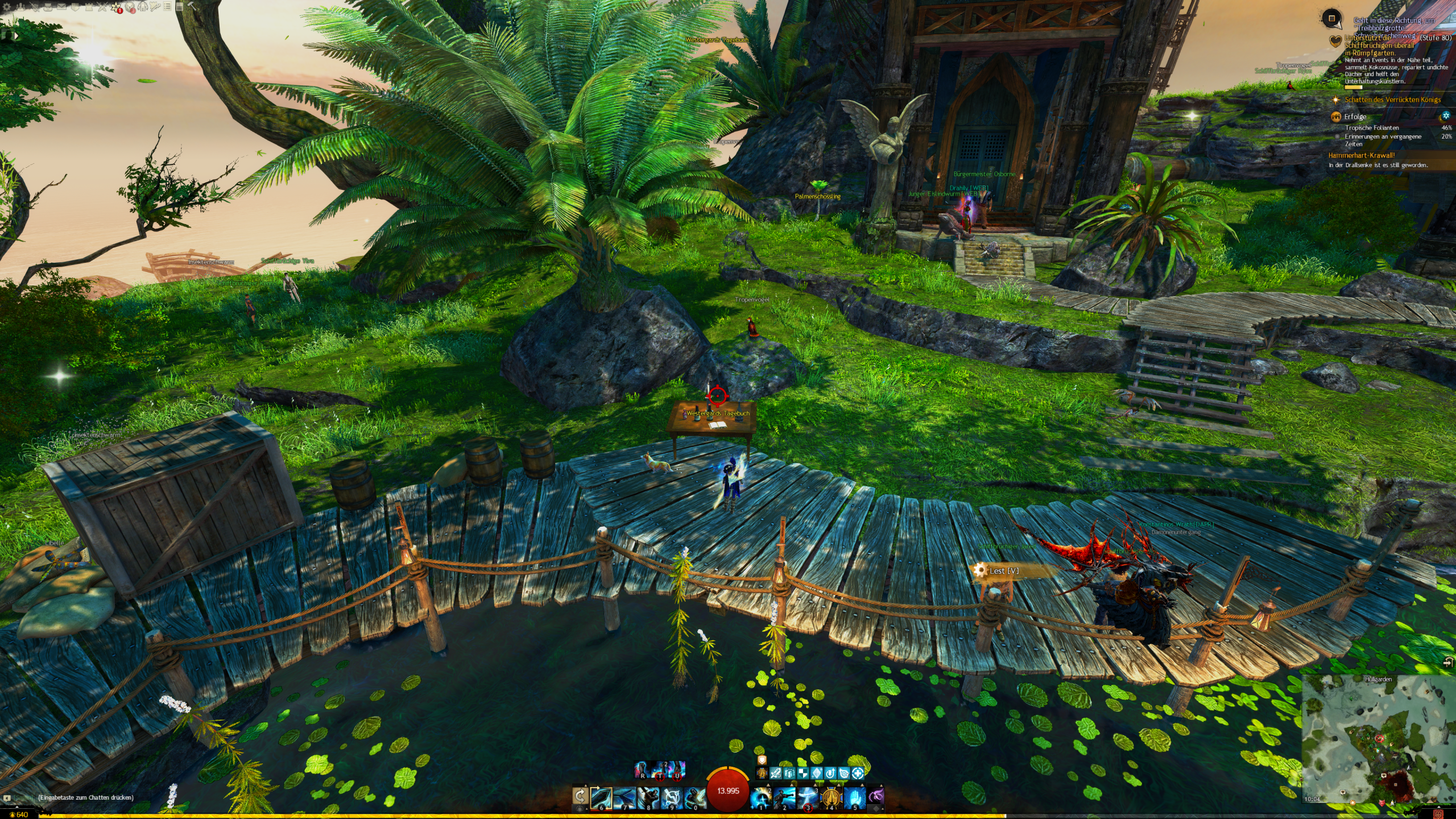Activate the healing skill on slot 1
The height and width of the screenshot is (819, 1456).
tap(760, 797)
